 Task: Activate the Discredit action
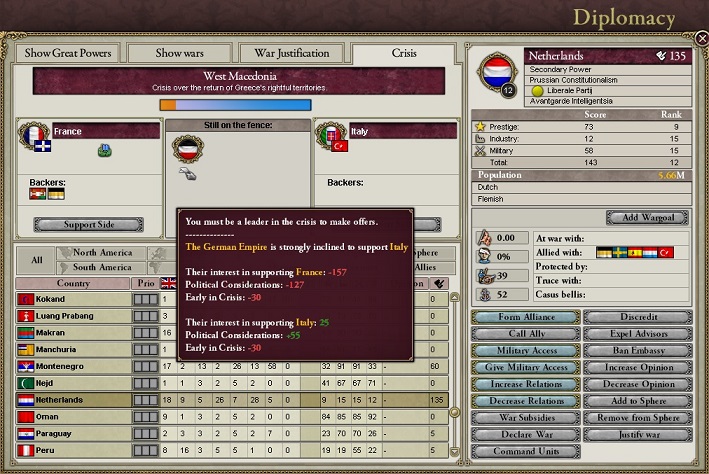click(x=634, y=318)
